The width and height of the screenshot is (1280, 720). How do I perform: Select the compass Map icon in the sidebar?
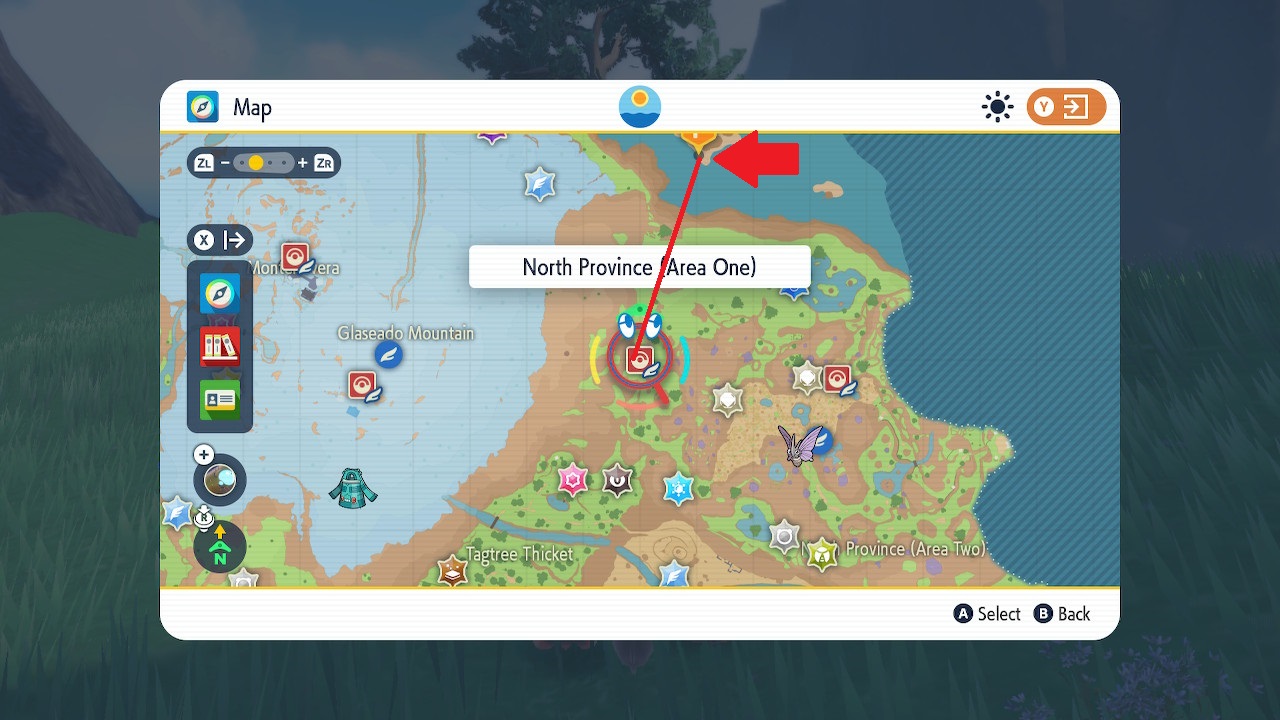(x=219, y=294)
